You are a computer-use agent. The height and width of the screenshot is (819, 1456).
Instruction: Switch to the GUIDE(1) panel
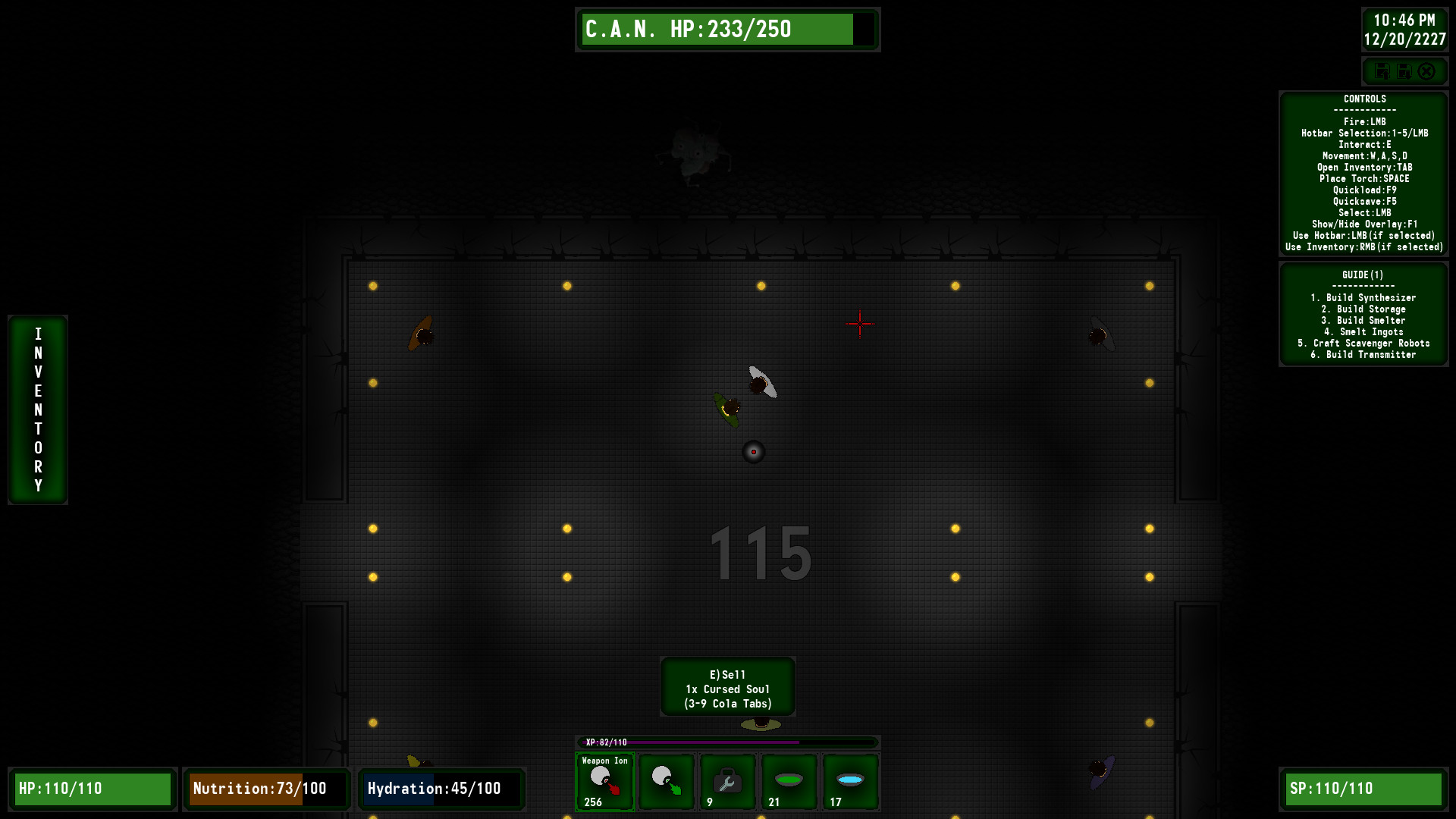click(1363, 275)
